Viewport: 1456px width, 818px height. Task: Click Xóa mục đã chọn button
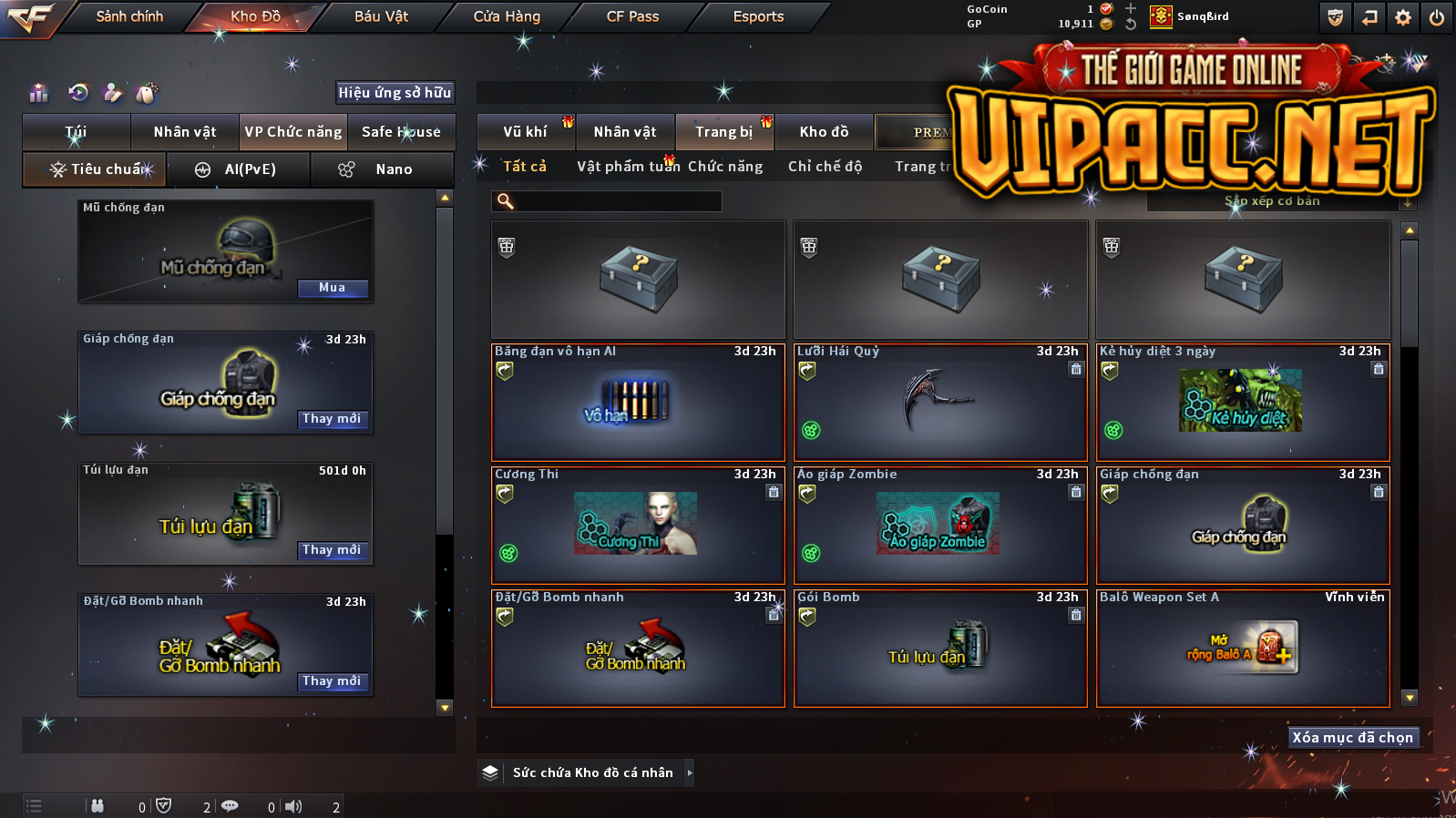point(1352,738)
